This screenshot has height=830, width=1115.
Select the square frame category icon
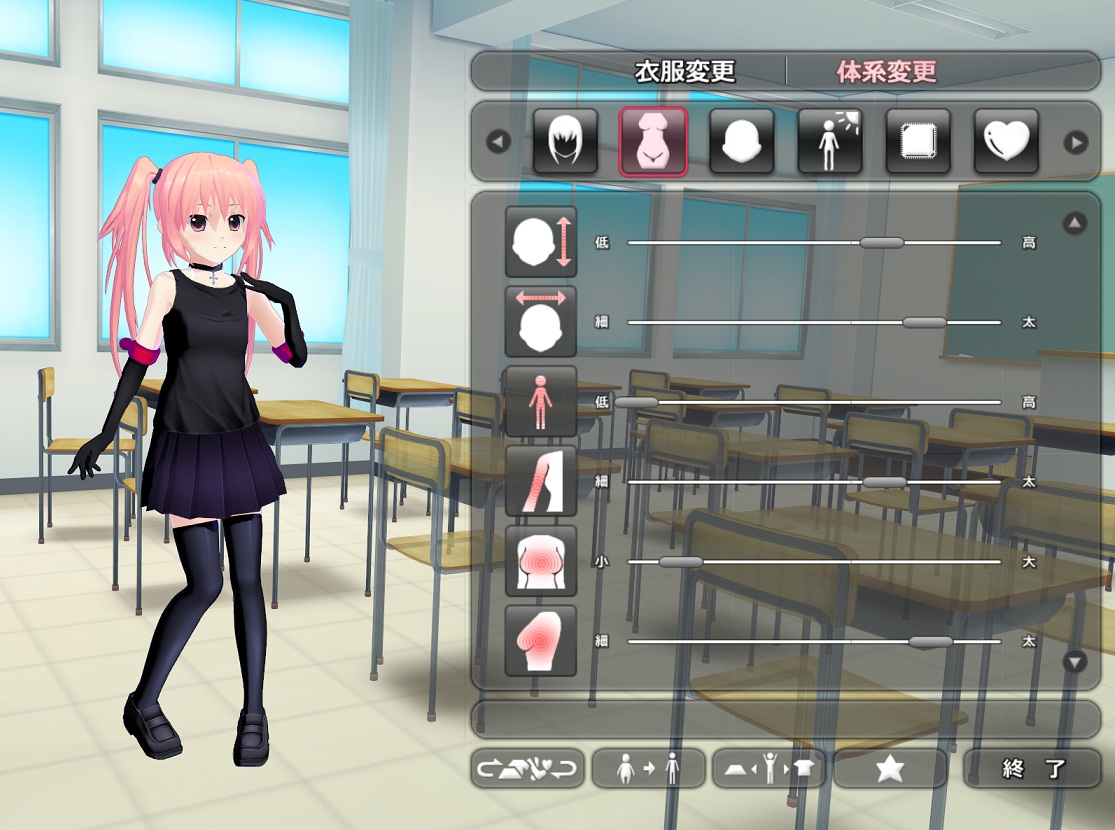(918, 142)
